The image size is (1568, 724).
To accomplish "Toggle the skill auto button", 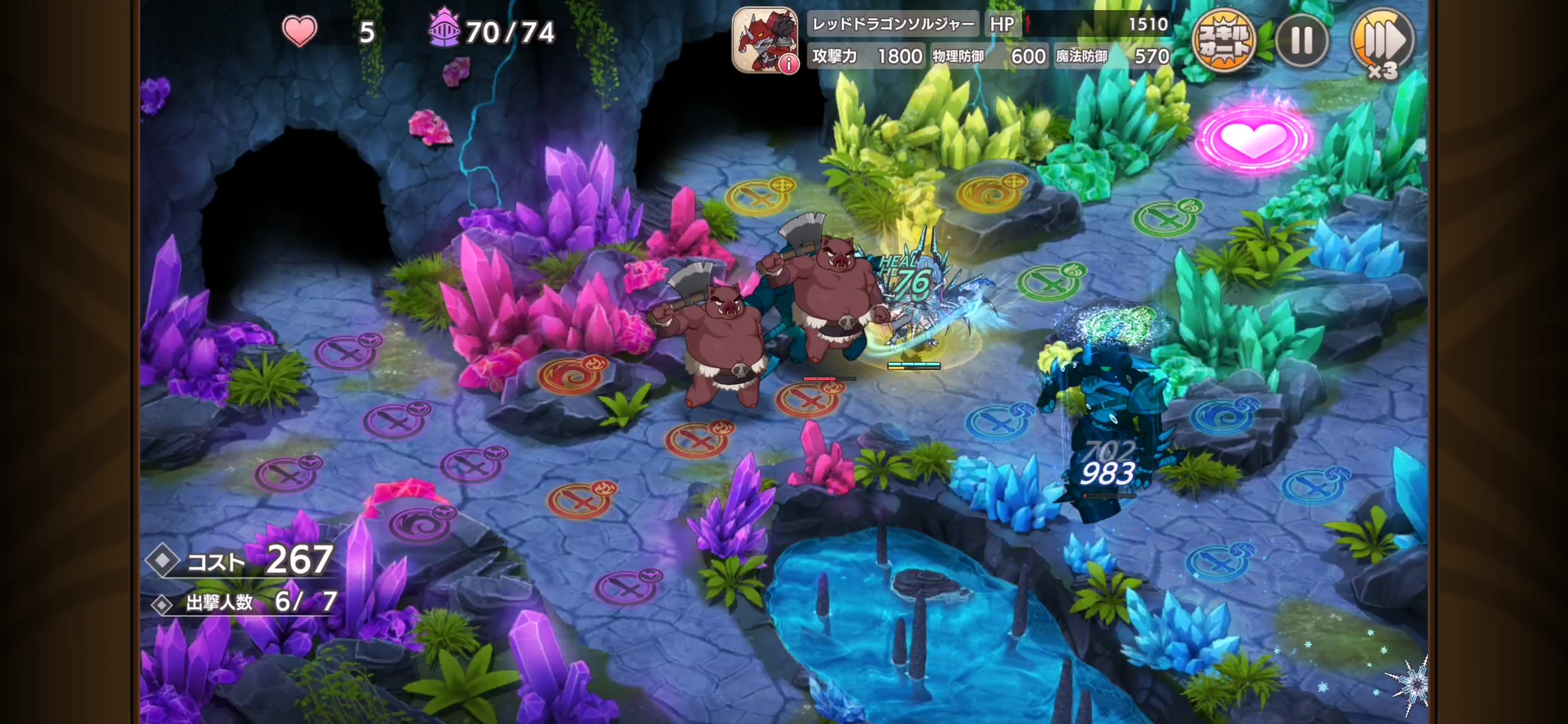I will pyautogui.click(x=1224, y=42).
